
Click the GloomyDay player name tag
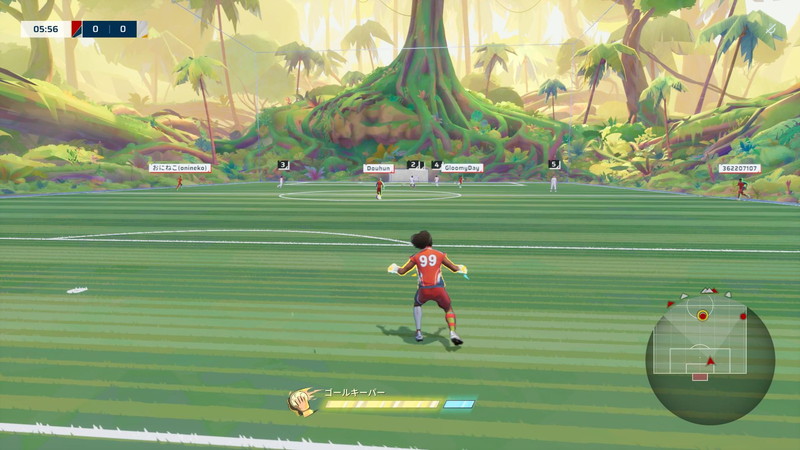click(462, 168)
